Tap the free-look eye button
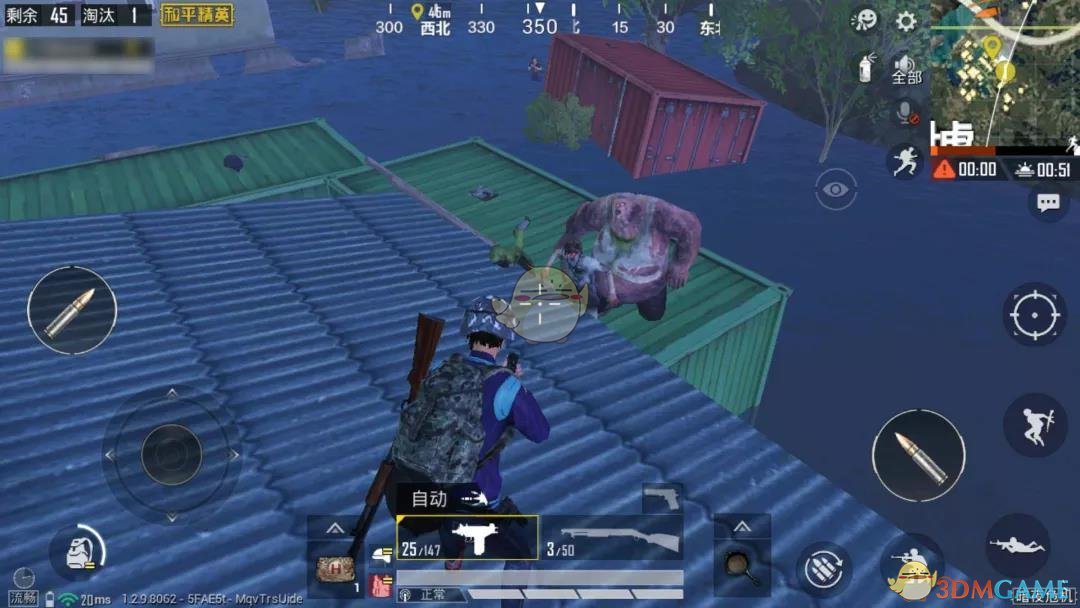Screen dimensions: 1080x608 point(836,189)
